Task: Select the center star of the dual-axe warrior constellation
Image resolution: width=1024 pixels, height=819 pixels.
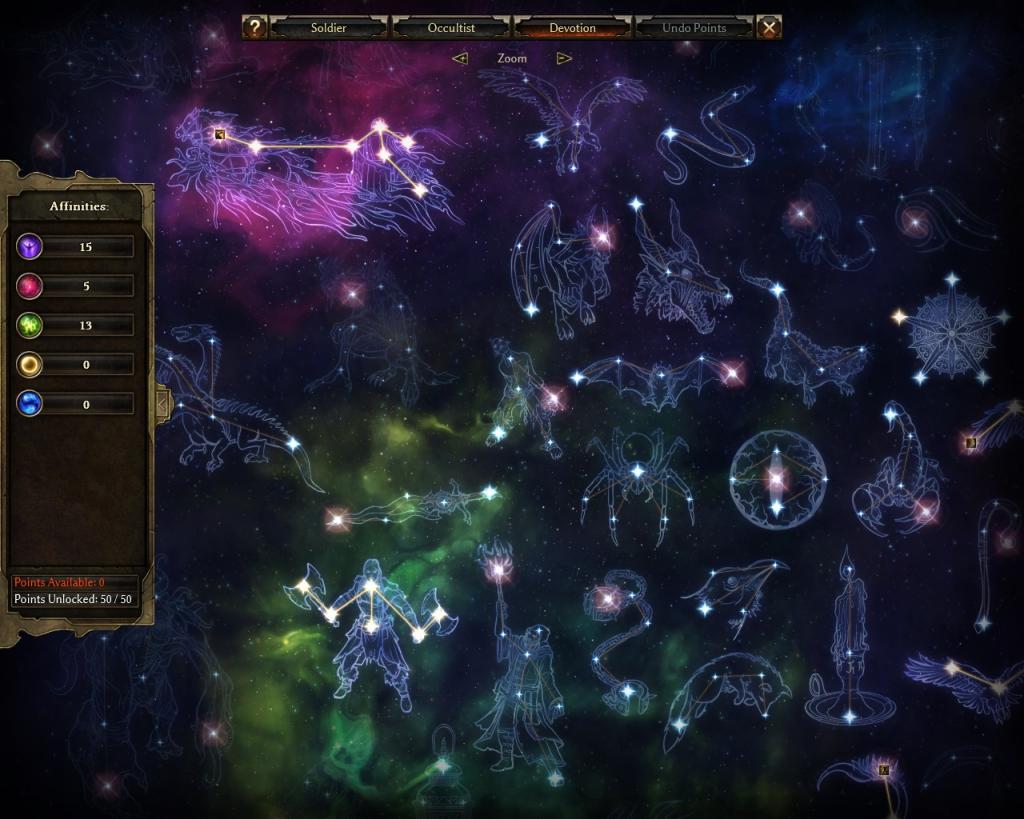Action: (371, 584)
